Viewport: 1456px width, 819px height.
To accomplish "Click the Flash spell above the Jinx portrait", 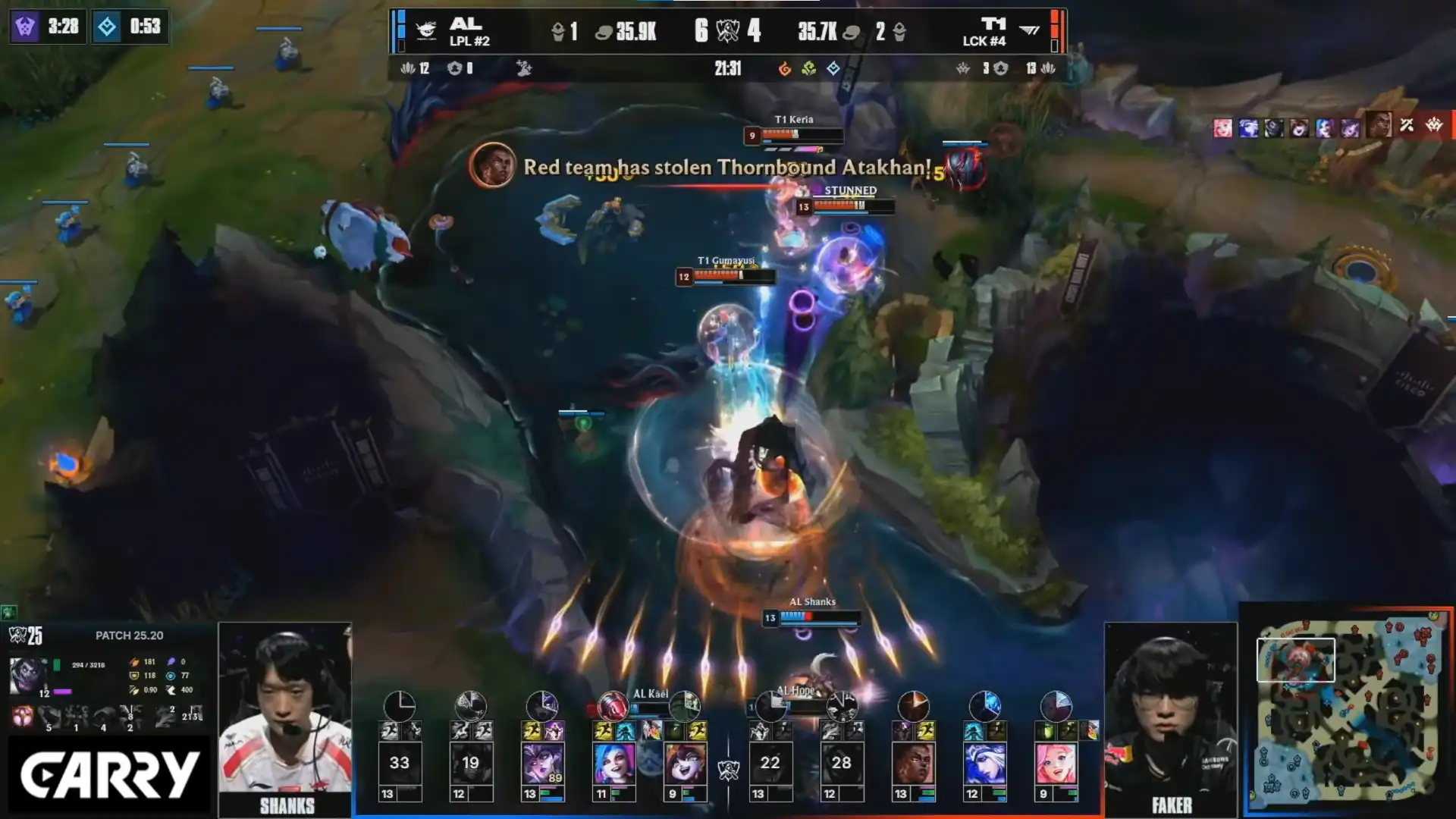I will (x=604, y=731).
